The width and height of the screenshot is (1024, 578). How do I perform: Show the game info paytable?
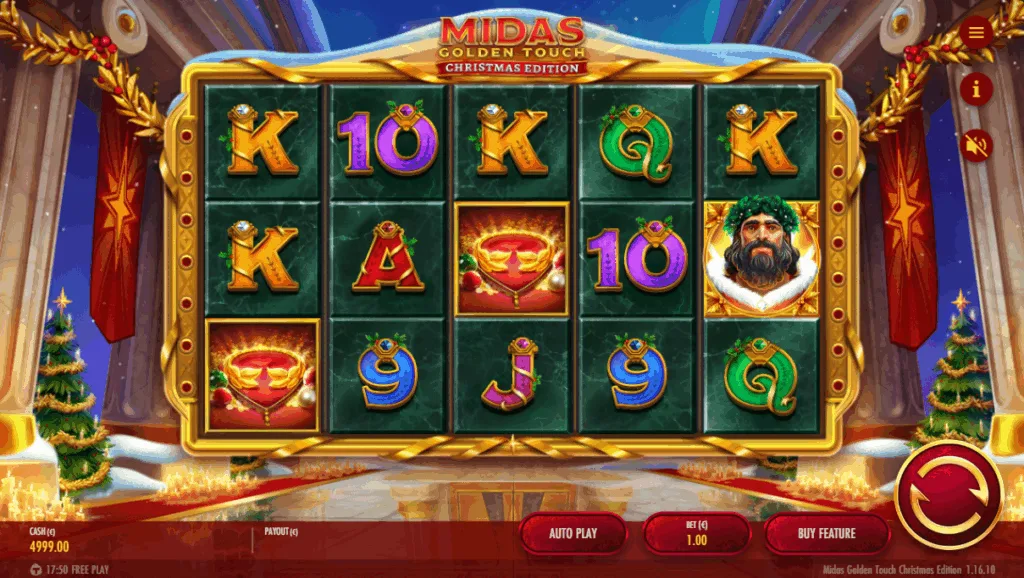[976, 90]
